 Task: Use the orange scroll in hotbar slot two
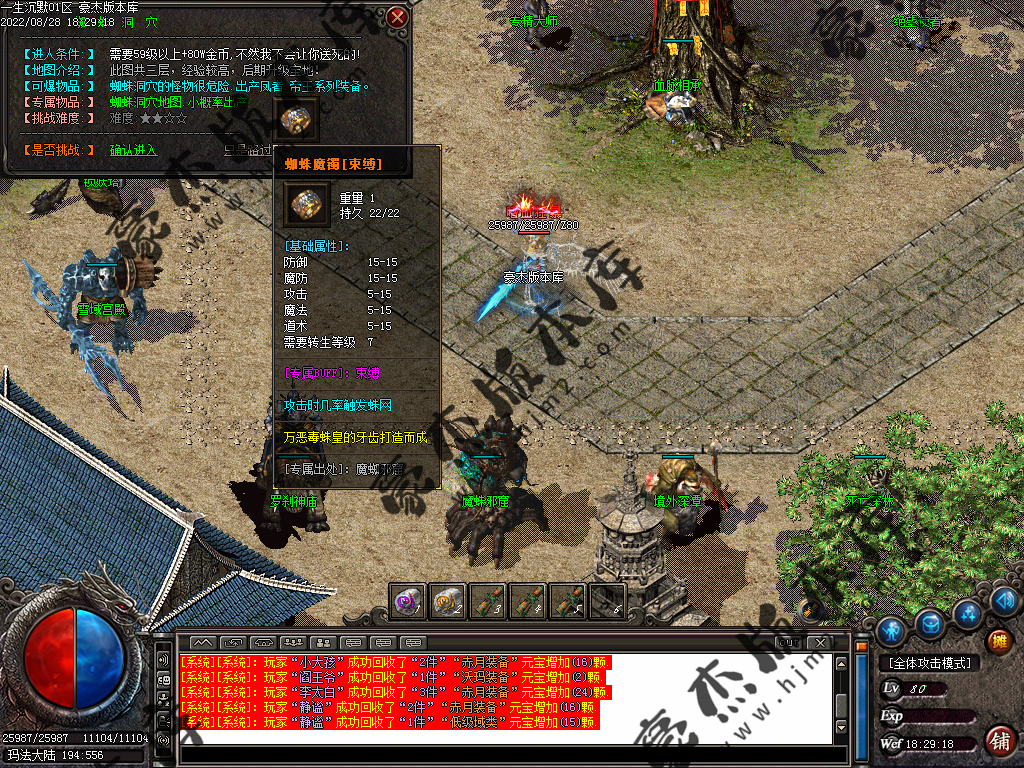[x=448, y=600]
